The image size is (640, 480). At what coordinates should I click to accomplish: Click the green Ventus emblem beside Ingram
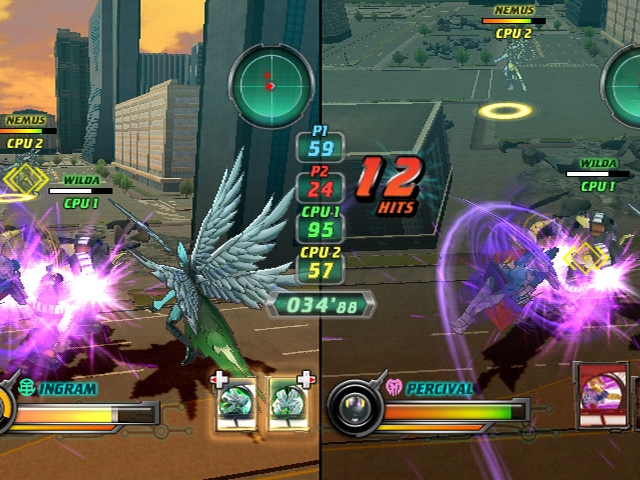(x=27, y=386)
